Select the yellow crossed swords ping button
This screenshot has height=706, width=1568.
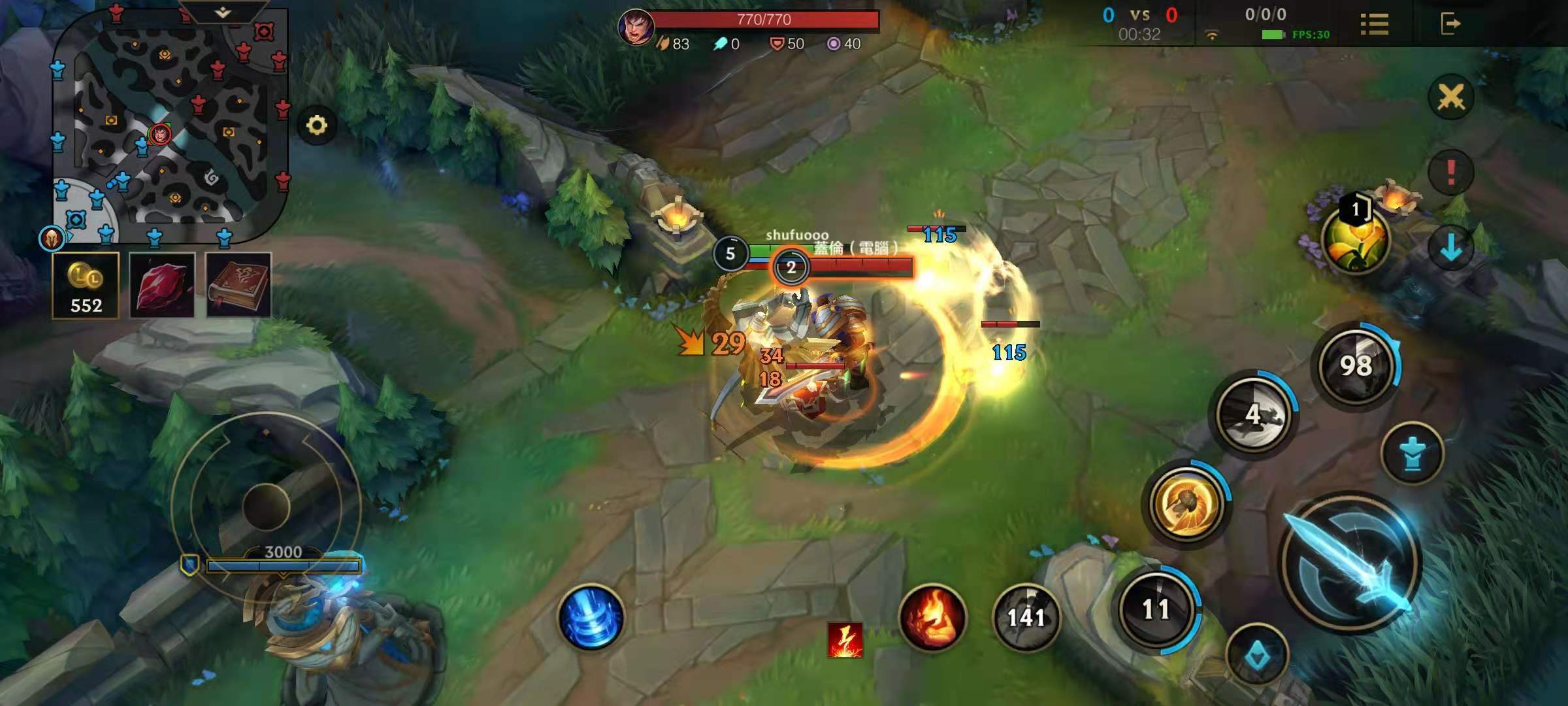(1450, 98)
